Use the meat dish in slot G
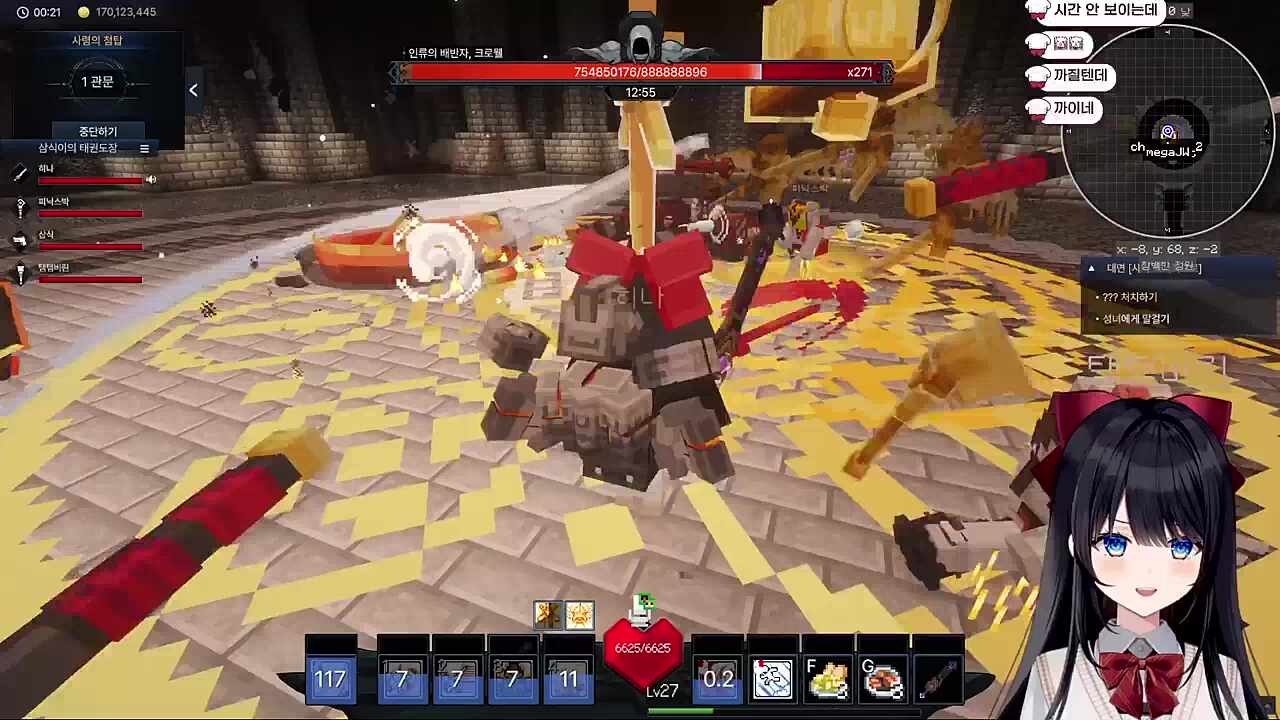This screenshot has height=720, width=1280. 883,679
